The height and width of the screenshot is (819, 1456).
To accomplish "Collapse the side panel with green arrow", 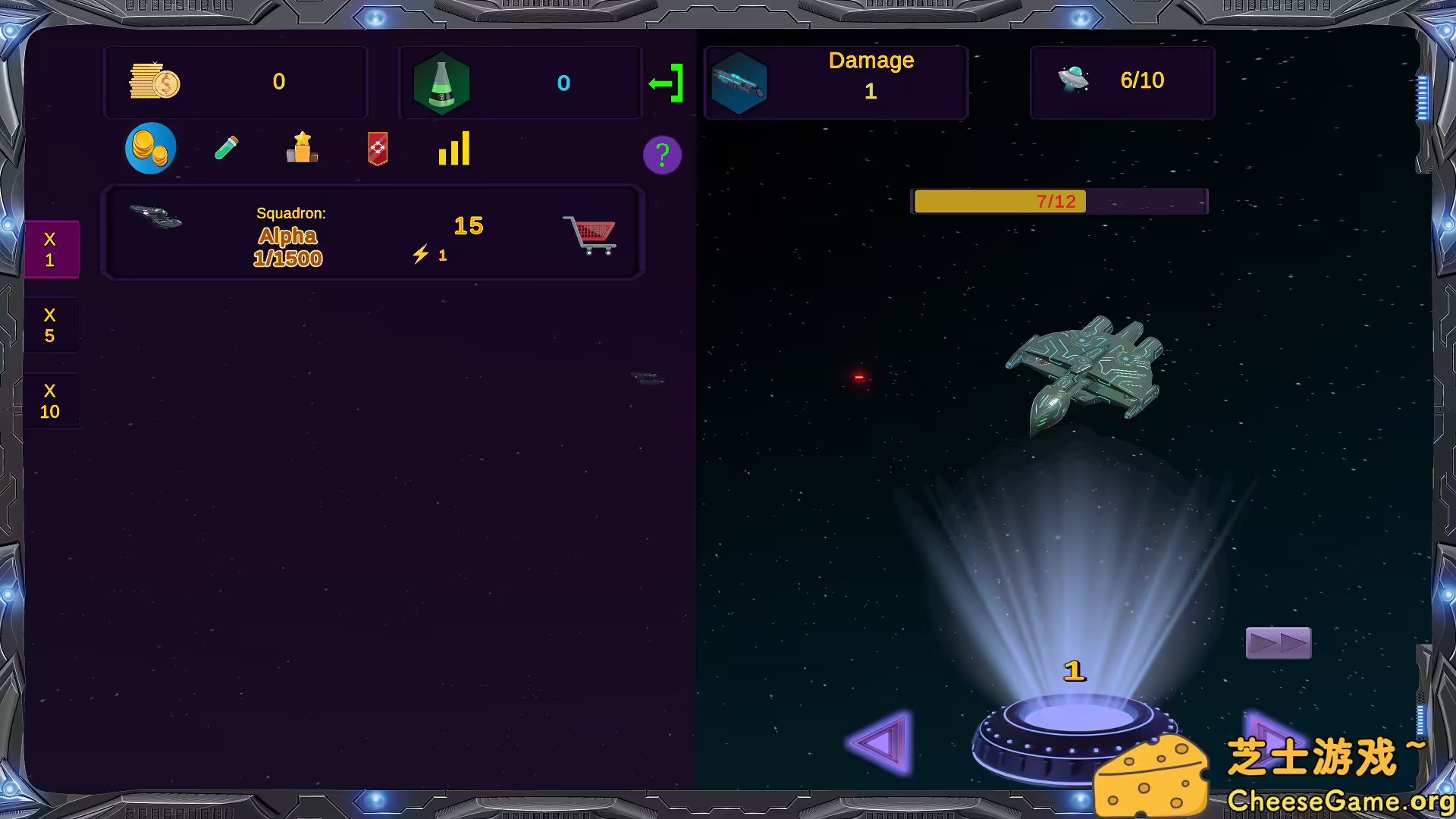I will [x=665, y=82].
